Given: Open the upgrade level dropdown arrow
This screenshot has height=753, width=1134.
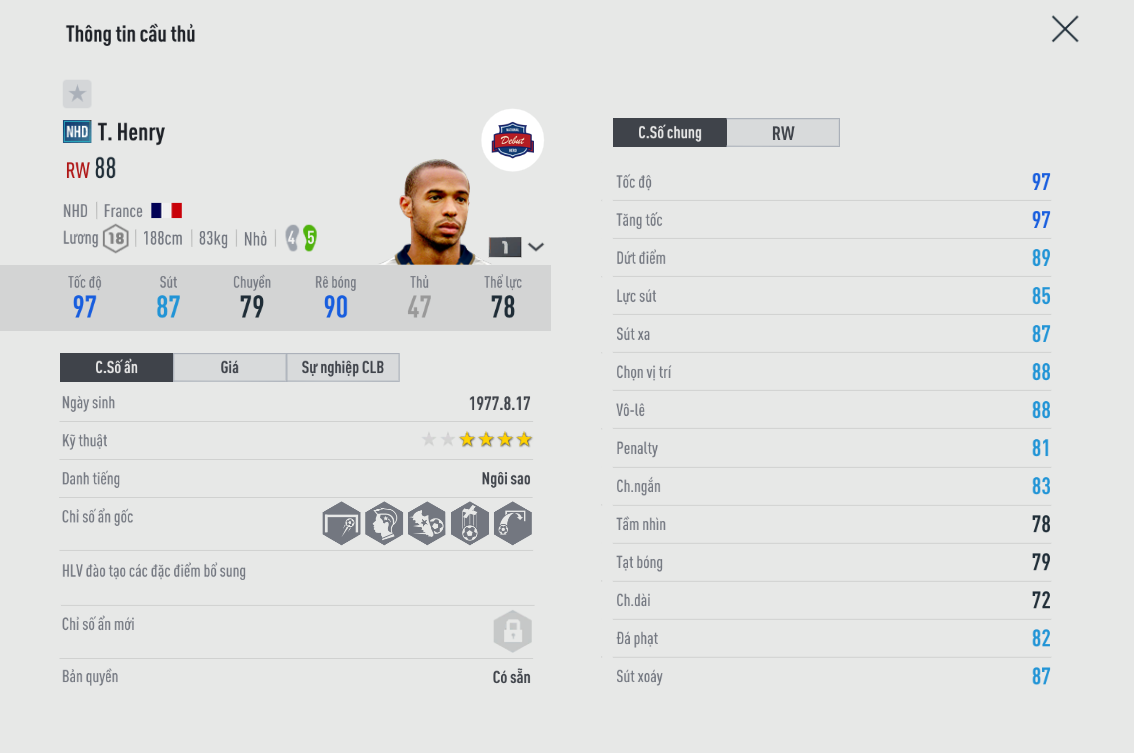Looking at the screenshot, I should (x=536, y=247).
